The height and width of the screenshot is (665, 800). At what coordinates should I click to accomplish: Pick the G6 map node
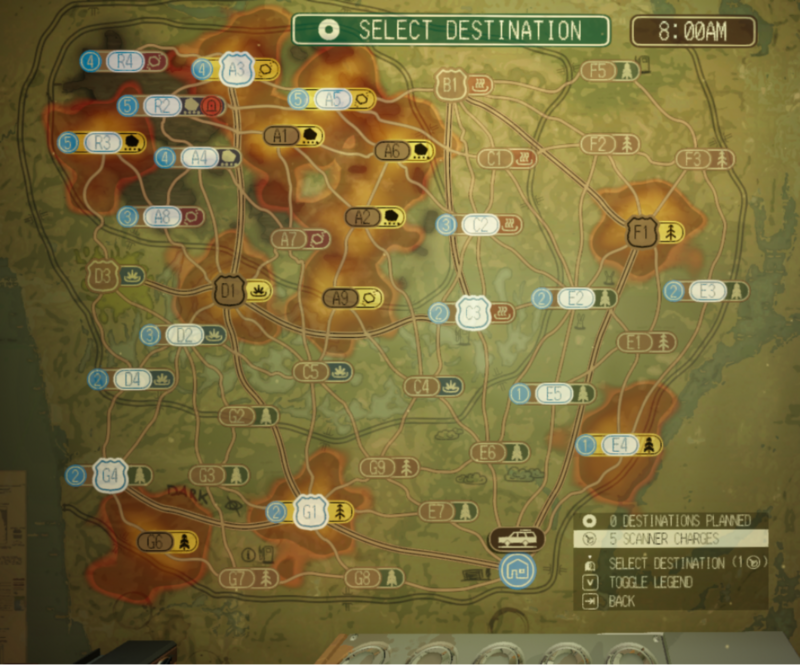click(156, 542)
